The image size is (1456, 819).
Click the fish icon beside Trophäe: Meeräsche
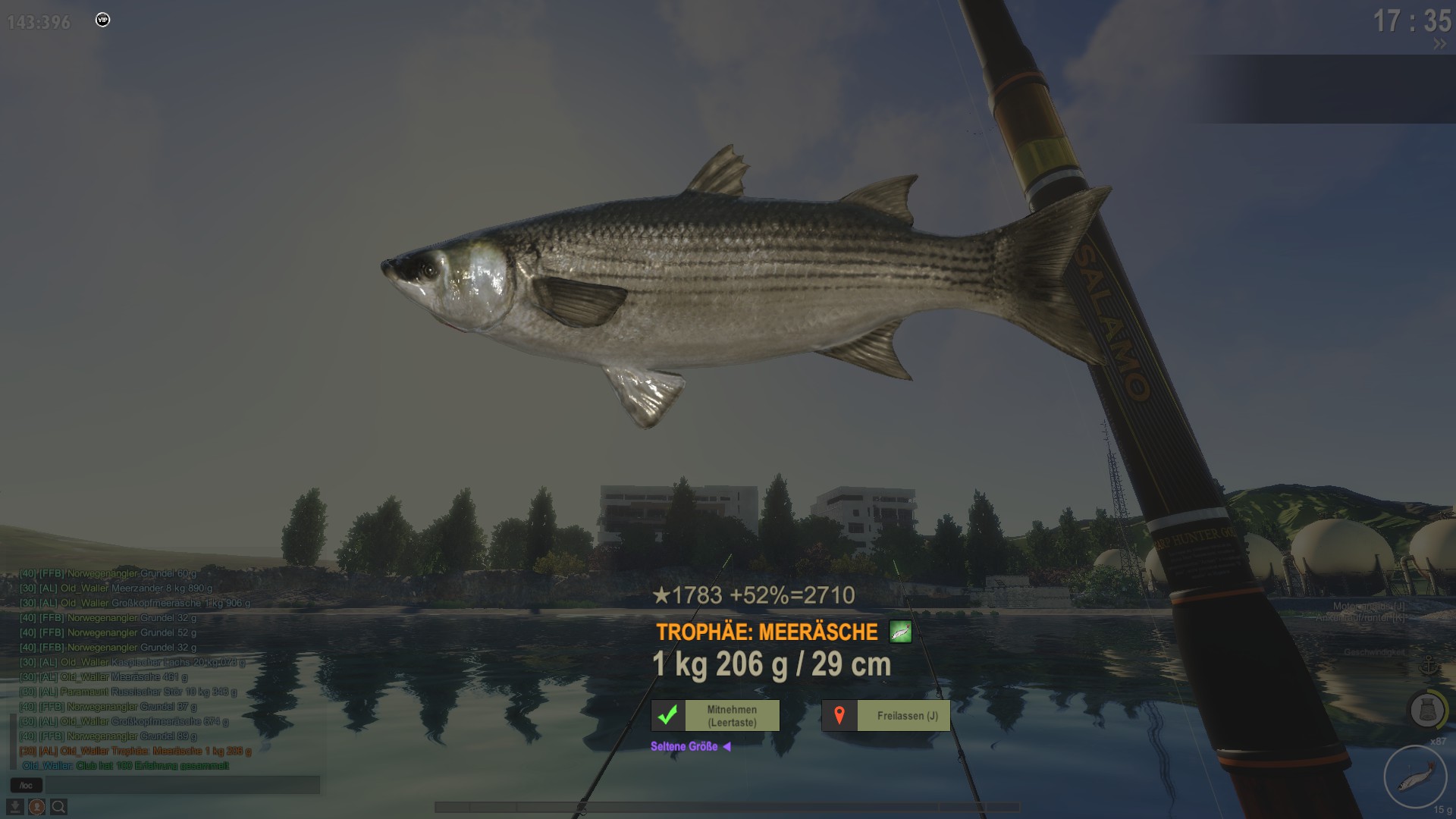tap(900, 632)
